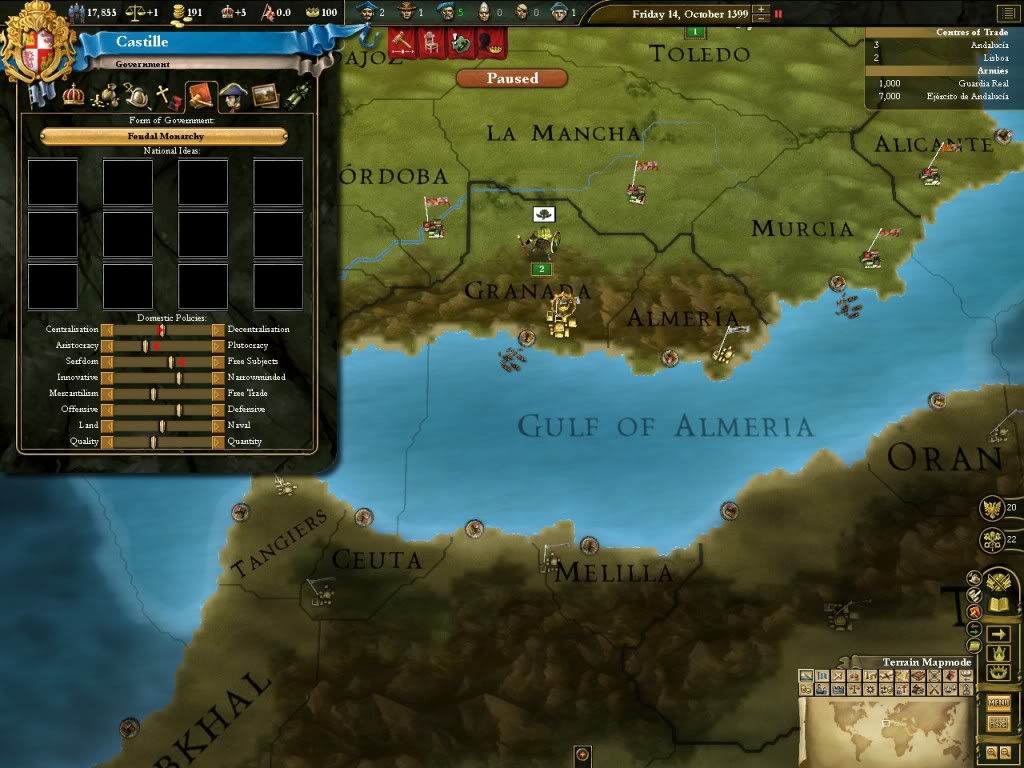Move policy toward Naval with right arrow

[x=218, y=425]
